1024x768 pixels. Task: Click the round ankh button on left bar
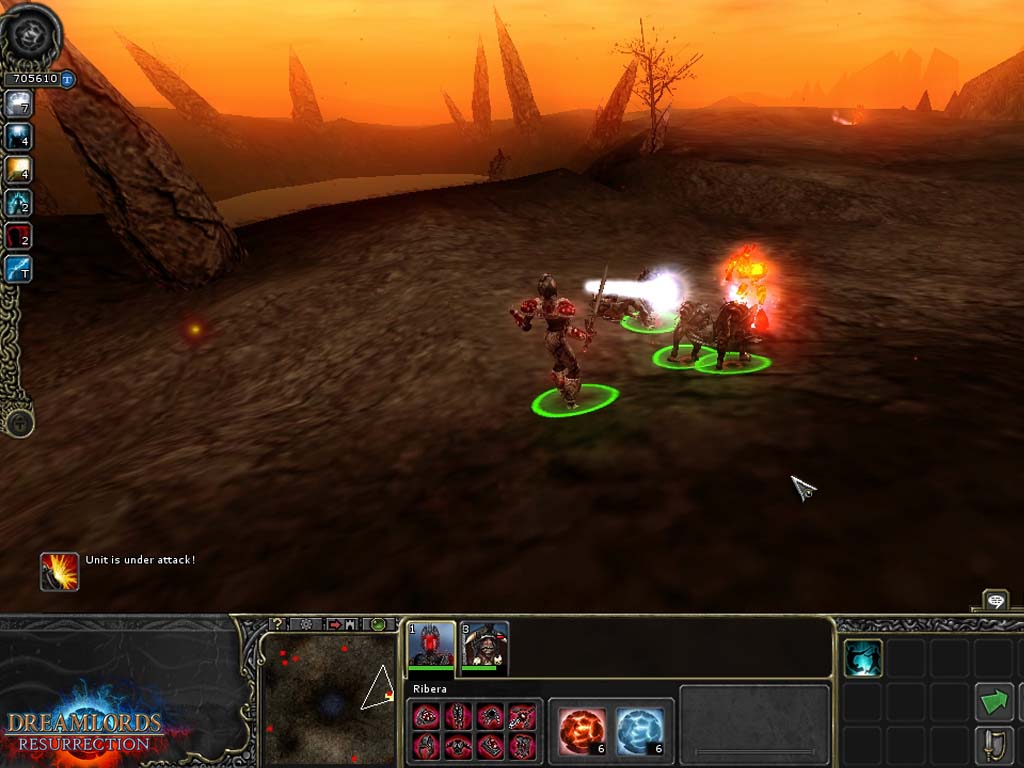pyautogui.click(x=18, y=422)
